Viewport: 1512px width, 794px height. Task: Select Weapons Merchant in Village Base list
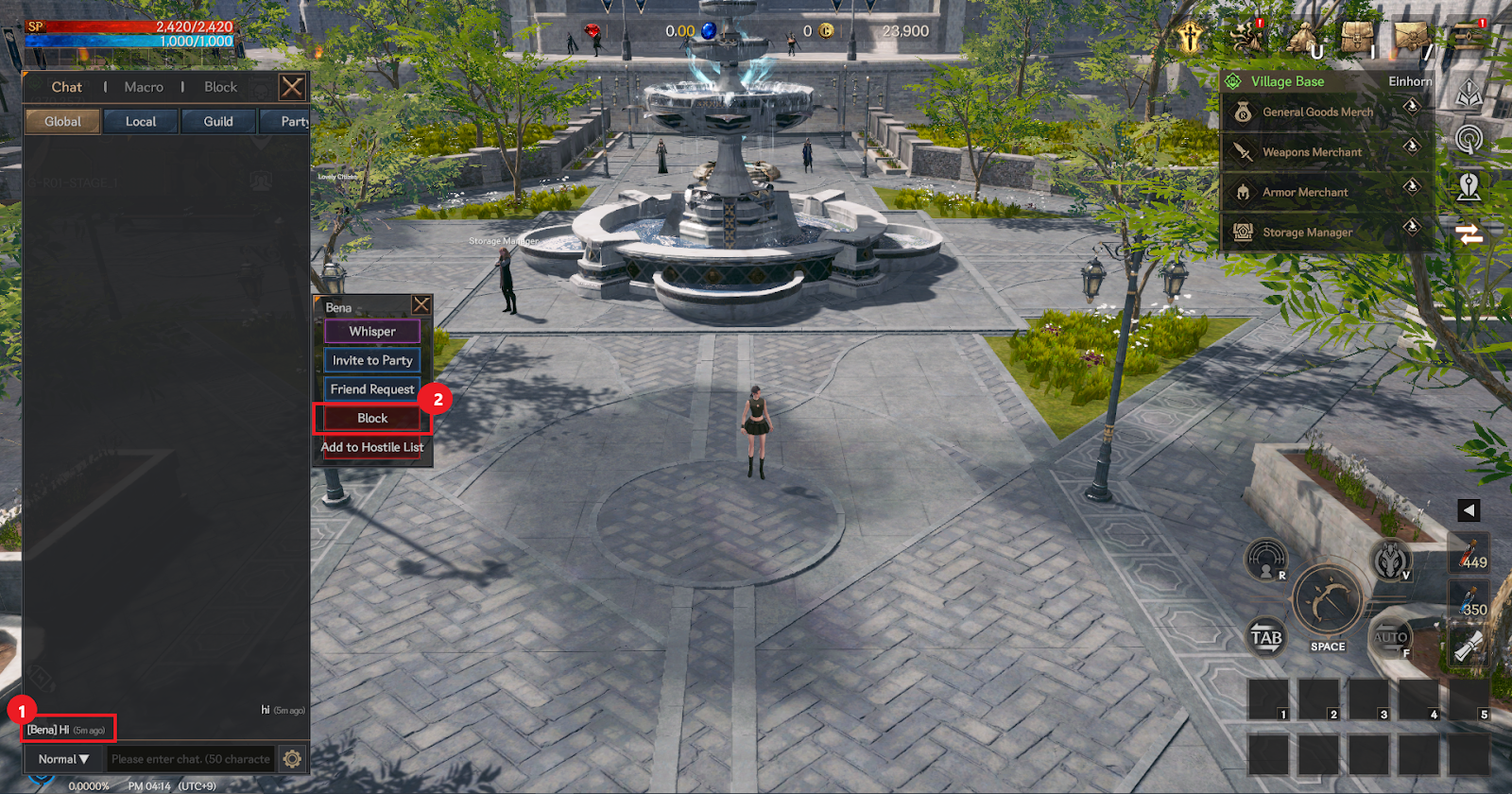pyautogui.click(x=1312, y=152)
